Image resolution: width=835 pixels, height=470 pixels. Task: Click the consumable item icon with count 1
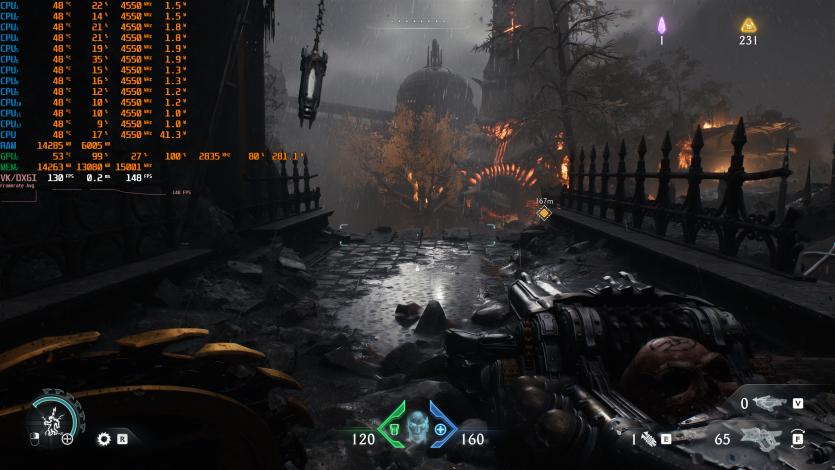coord(647,439)
